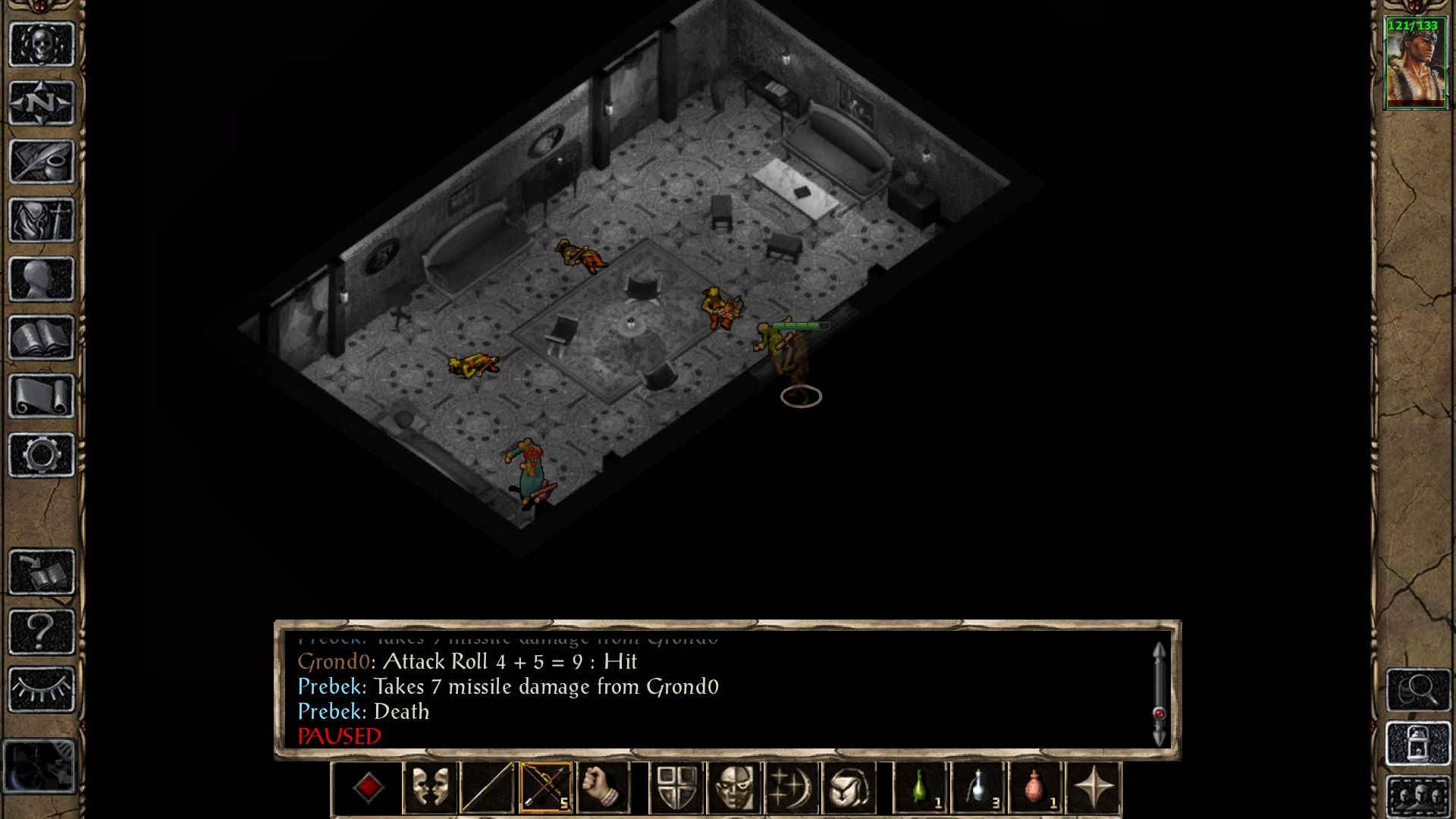Open the area map with compass button
The width and height of the screenshot is (1456, 819).
(x=42, y=103)
